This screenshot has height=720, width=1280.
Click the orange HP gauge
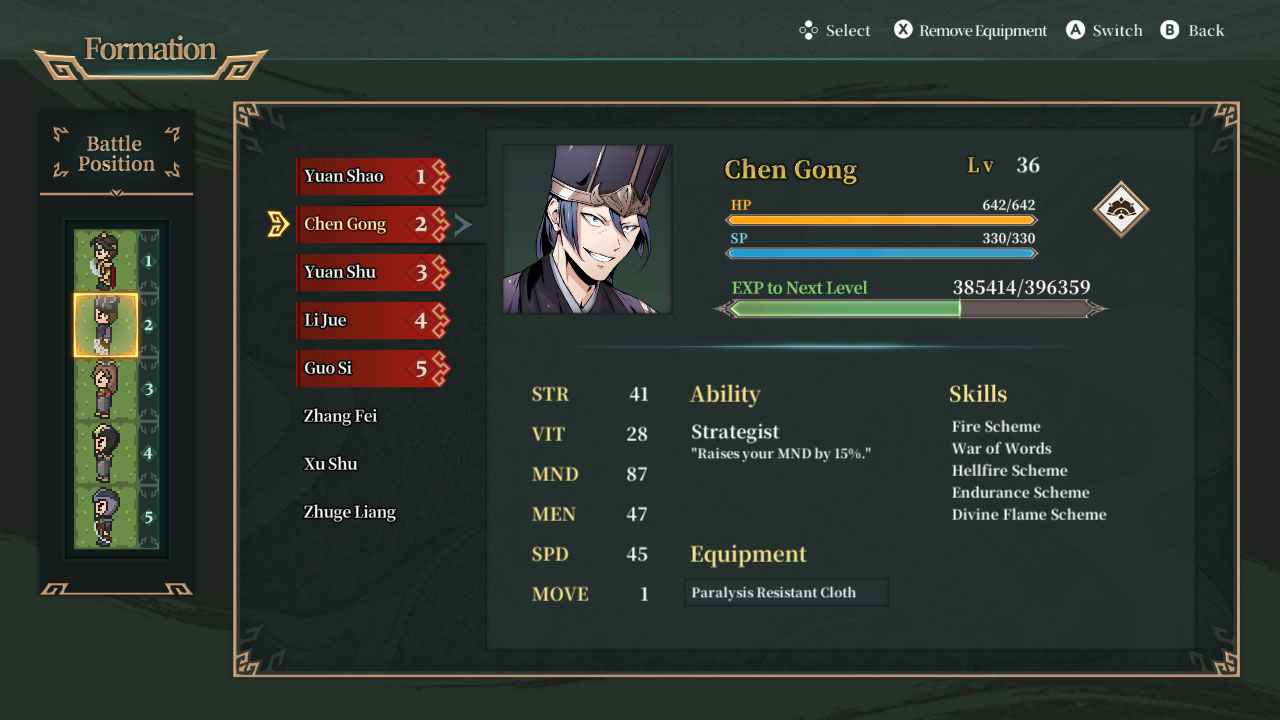pos(880,220)
